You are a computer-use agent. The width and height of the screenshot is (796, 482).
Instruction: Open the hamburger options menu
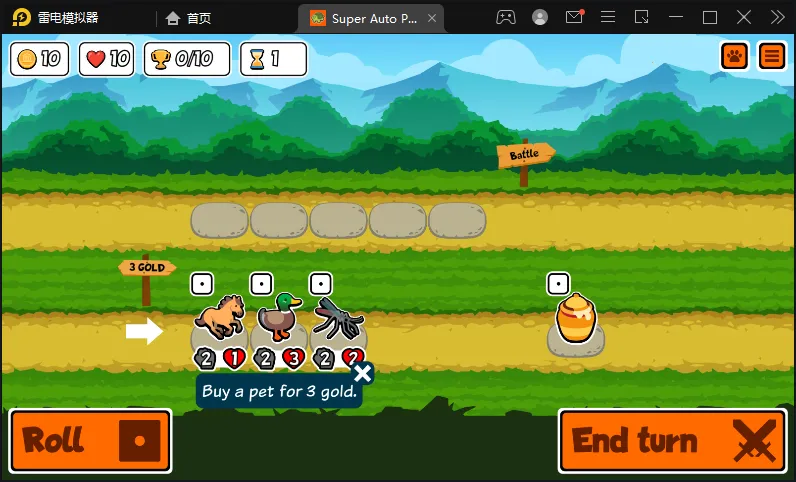pyautogui.click(x=772, y=56)
